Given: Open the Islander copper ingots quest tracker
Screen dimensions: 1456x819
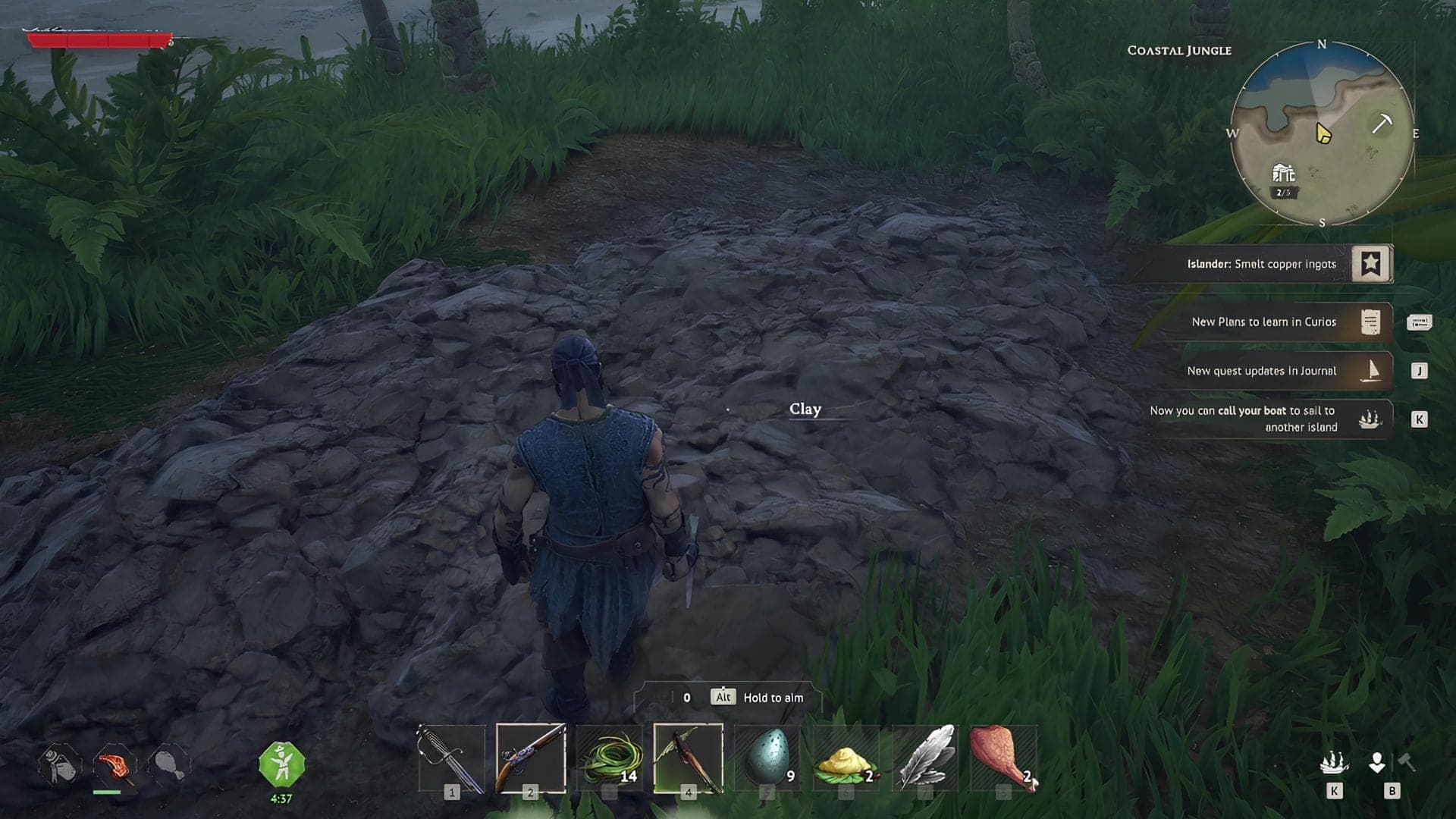Looking at the screenshot, I should pos(1260,264).
